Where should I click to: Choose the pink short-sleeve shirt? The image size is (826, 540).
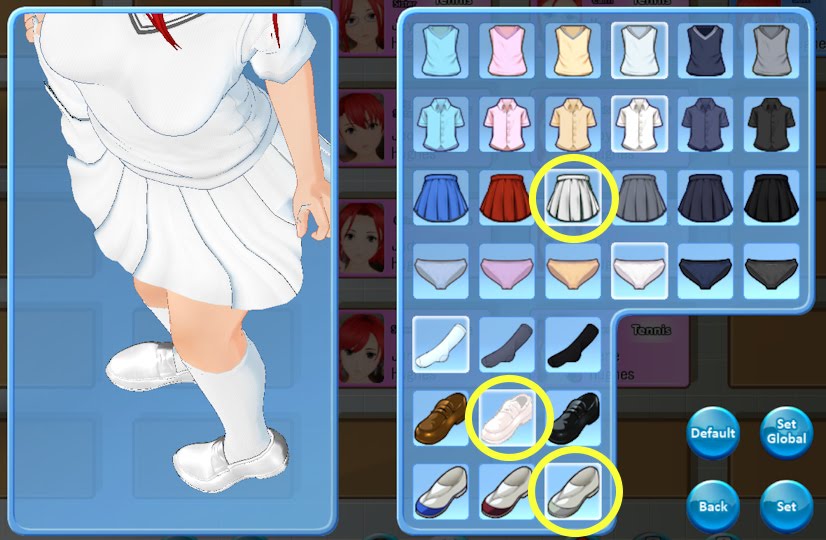[506, 122]
